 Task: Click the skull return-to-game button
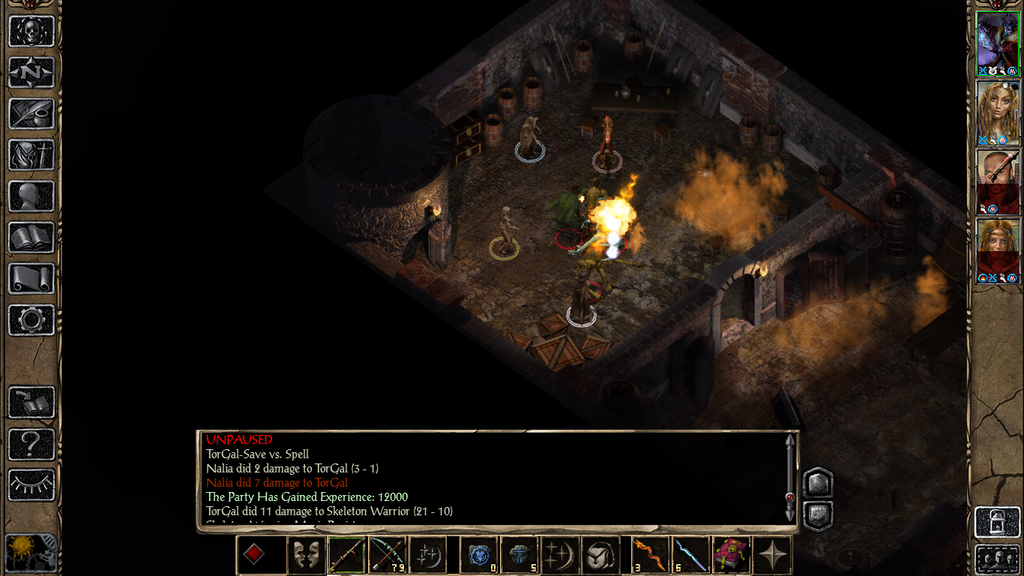tap(31, 31)
